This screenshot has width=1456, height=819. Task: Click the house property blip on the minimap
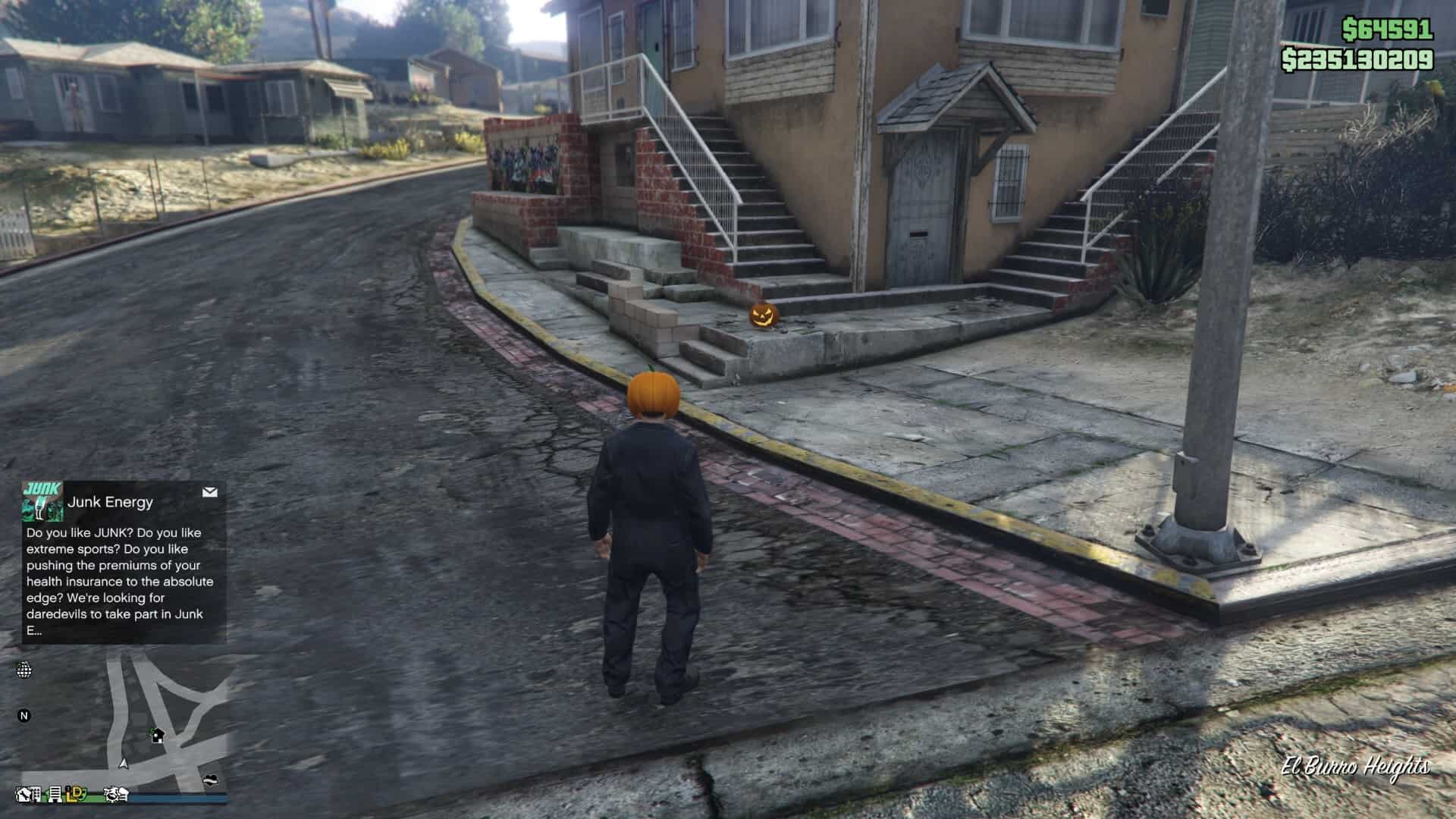(158, 736)
